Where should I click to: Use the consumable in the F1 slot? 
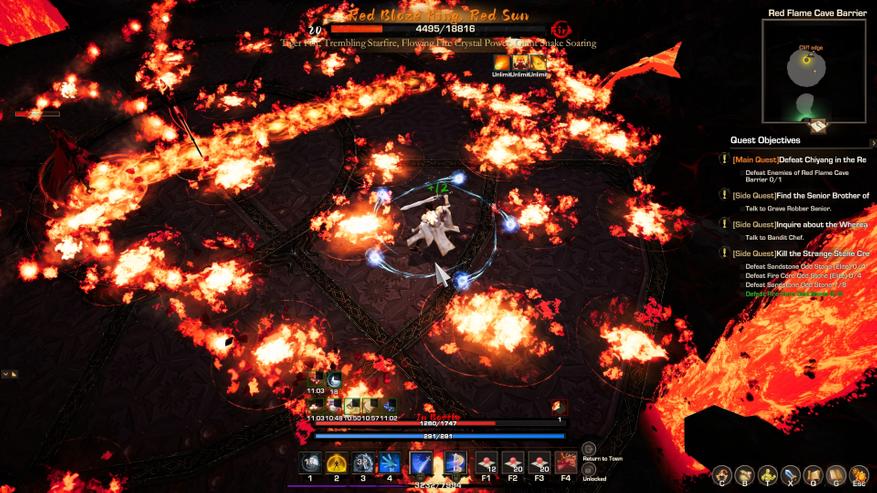pos(486,463)
